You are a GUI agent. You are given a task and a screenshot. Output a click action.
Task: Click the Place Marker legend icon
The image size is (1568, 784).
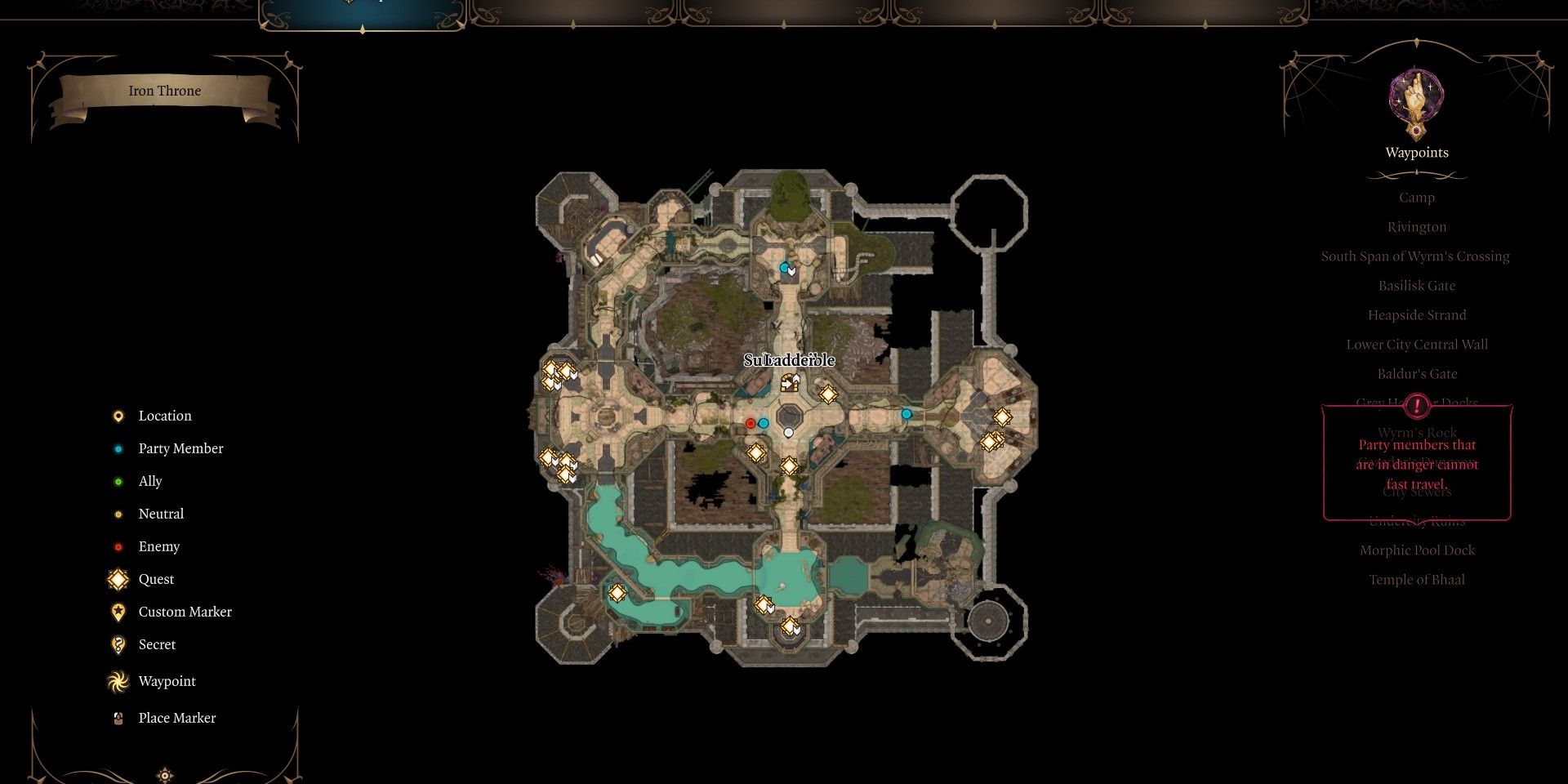coord(118,718)
